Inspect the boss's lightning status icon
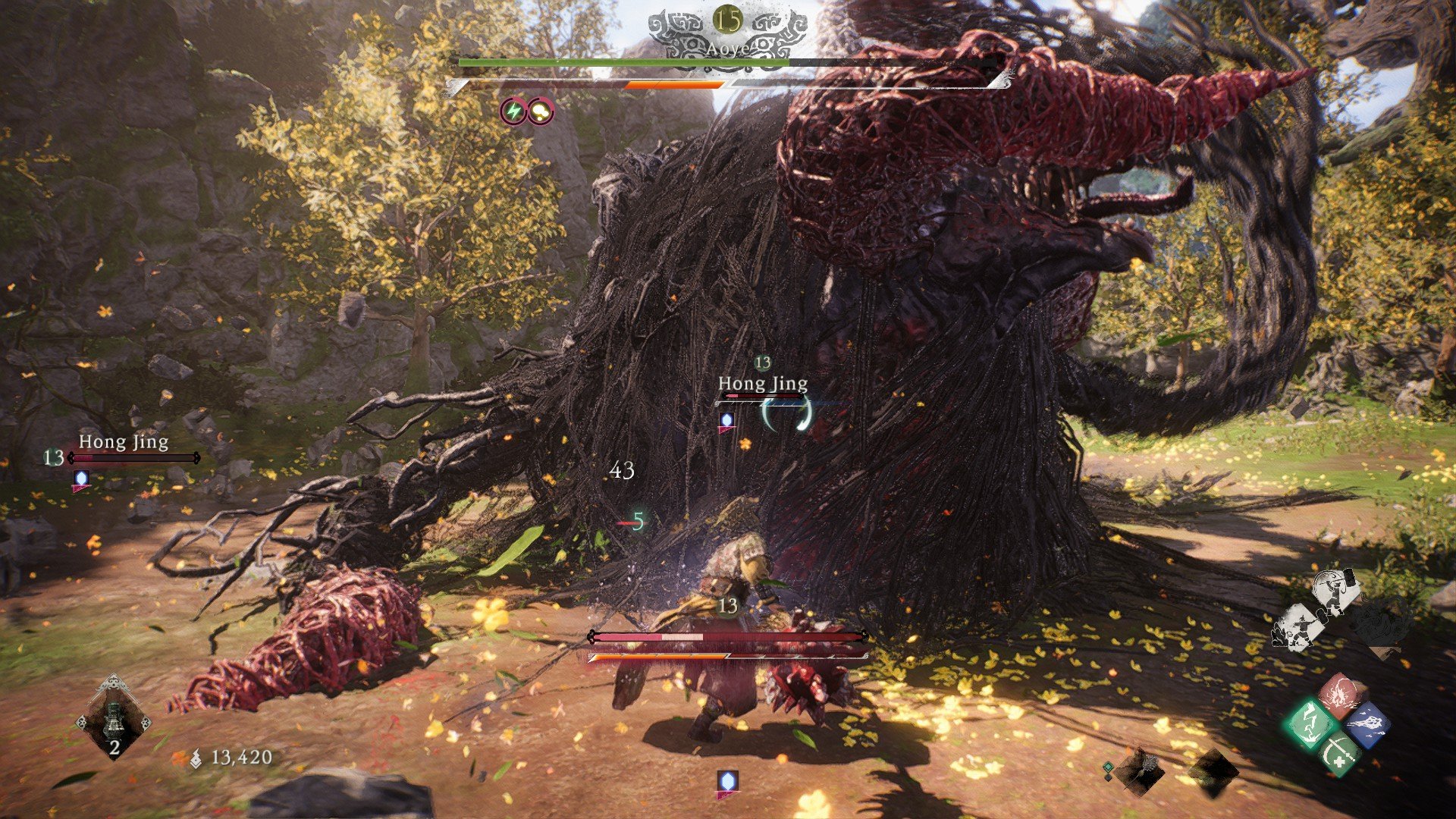This screenshot has width=1456, height=819. tap(514, 112)
